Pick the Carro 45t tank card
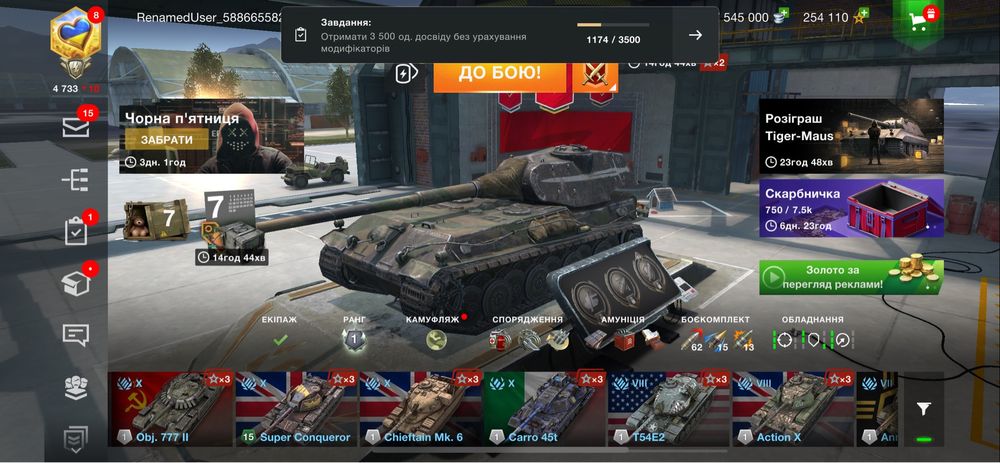Image resolution: width=1000 pixels, height=463 pixels. (x=544, y=408)
